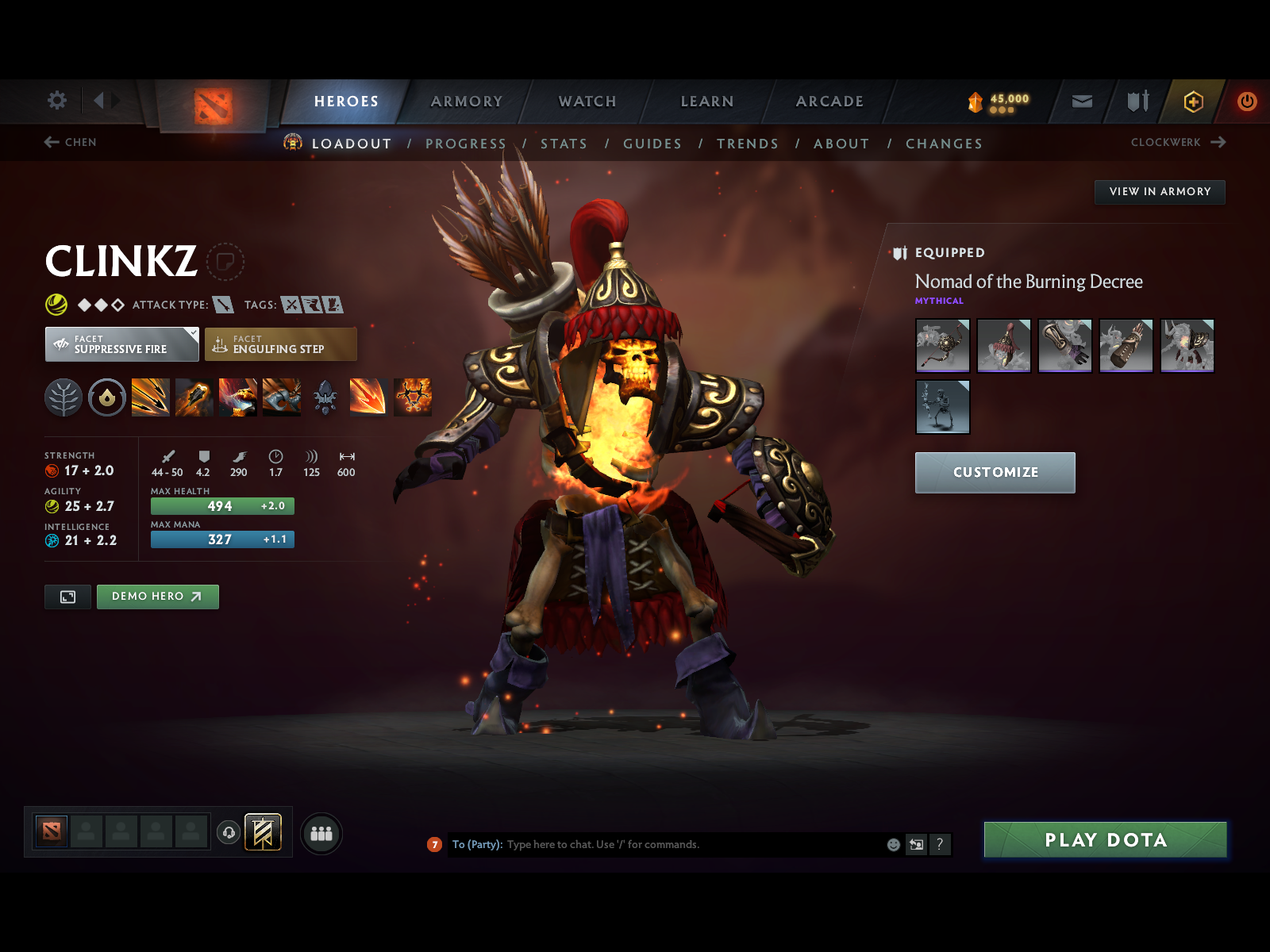
Task: Enable the Engulfing Step facet
Action: click(281, 344)
